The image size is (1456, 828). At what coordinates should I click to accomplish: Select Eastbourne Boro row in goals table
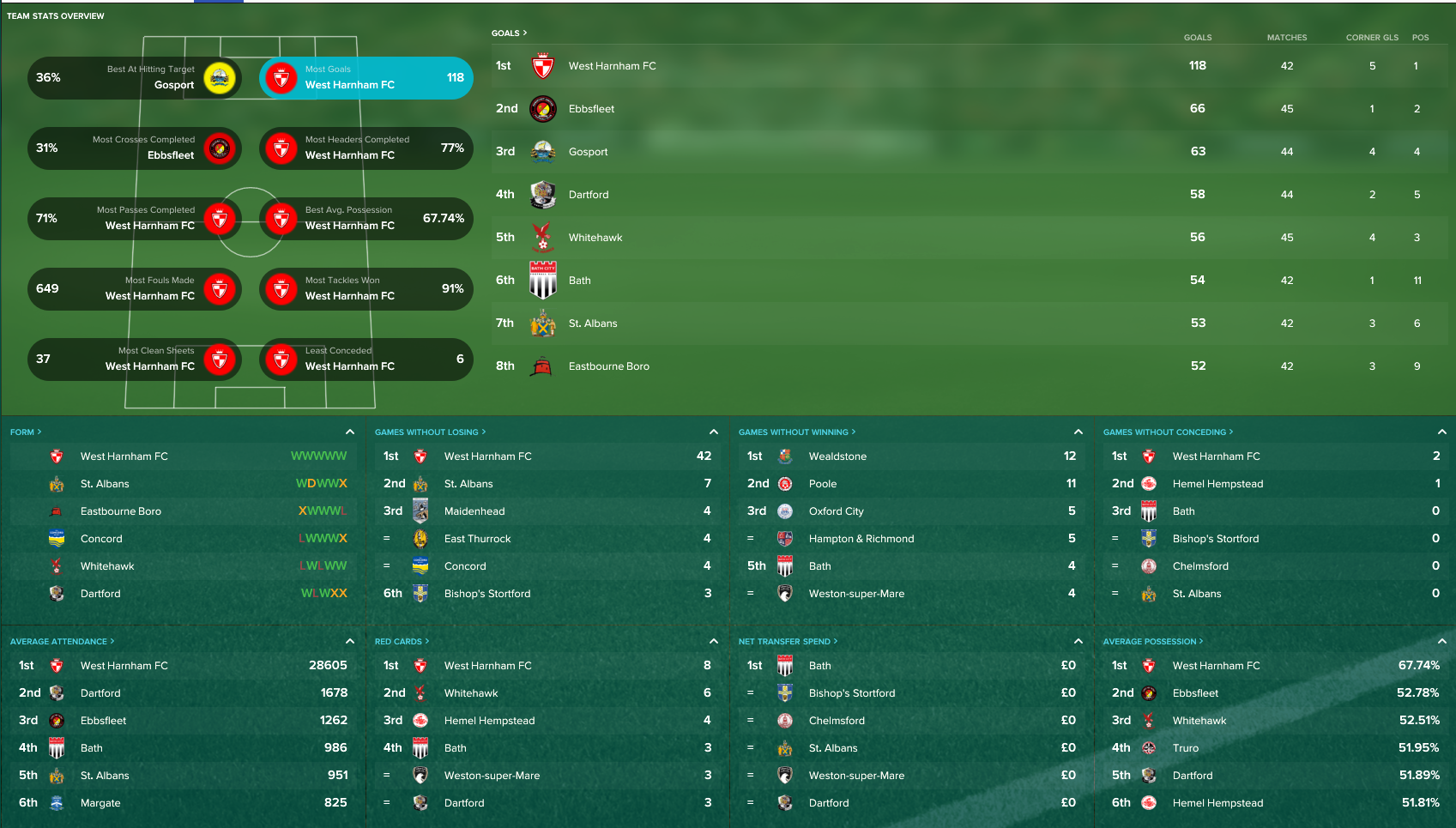[x=608, y=366]
